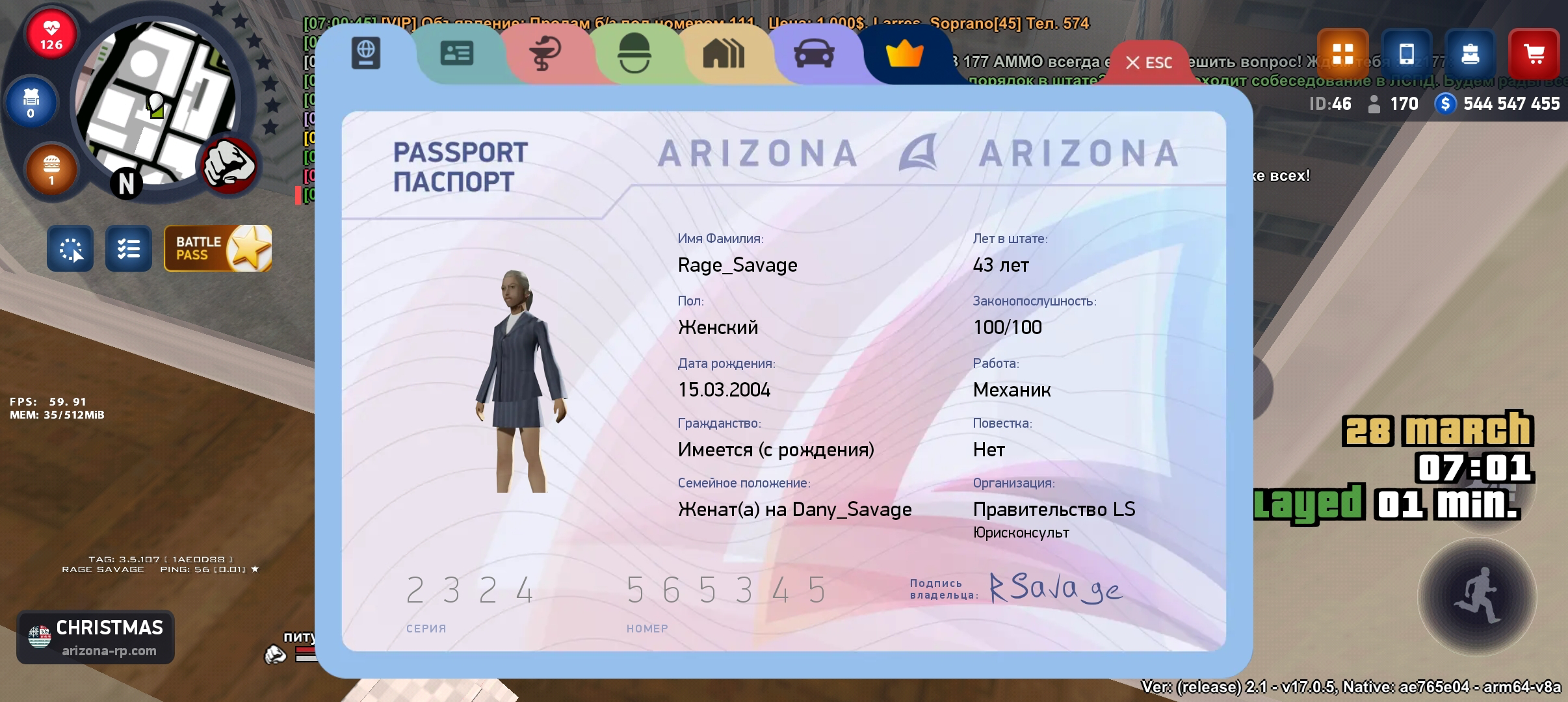Select the fist weapon icon
The width and height of the screenshot is (1568, 702).
229,165
